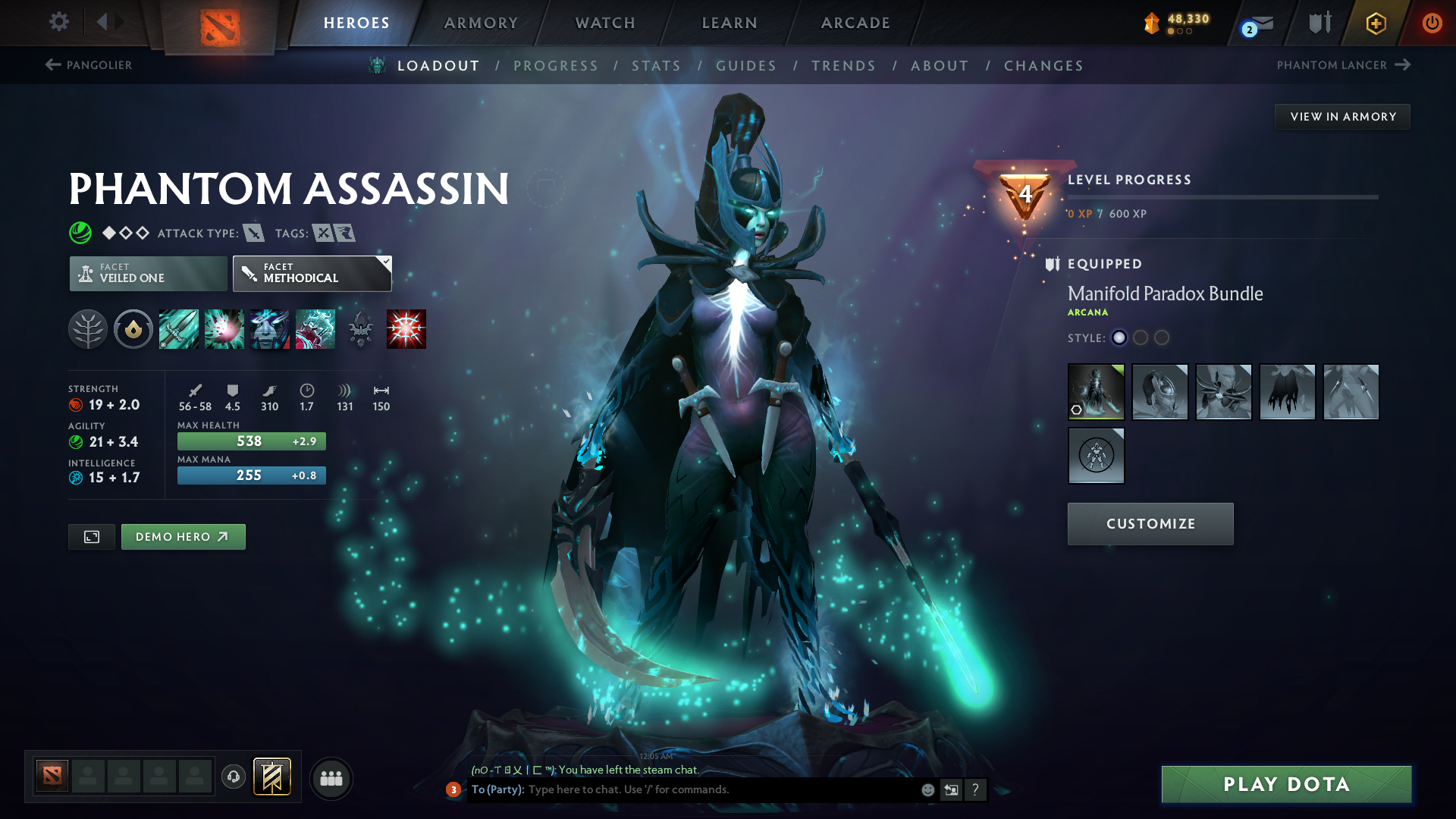Open the Coup de Grace ability icon

[x=406, y=328]
